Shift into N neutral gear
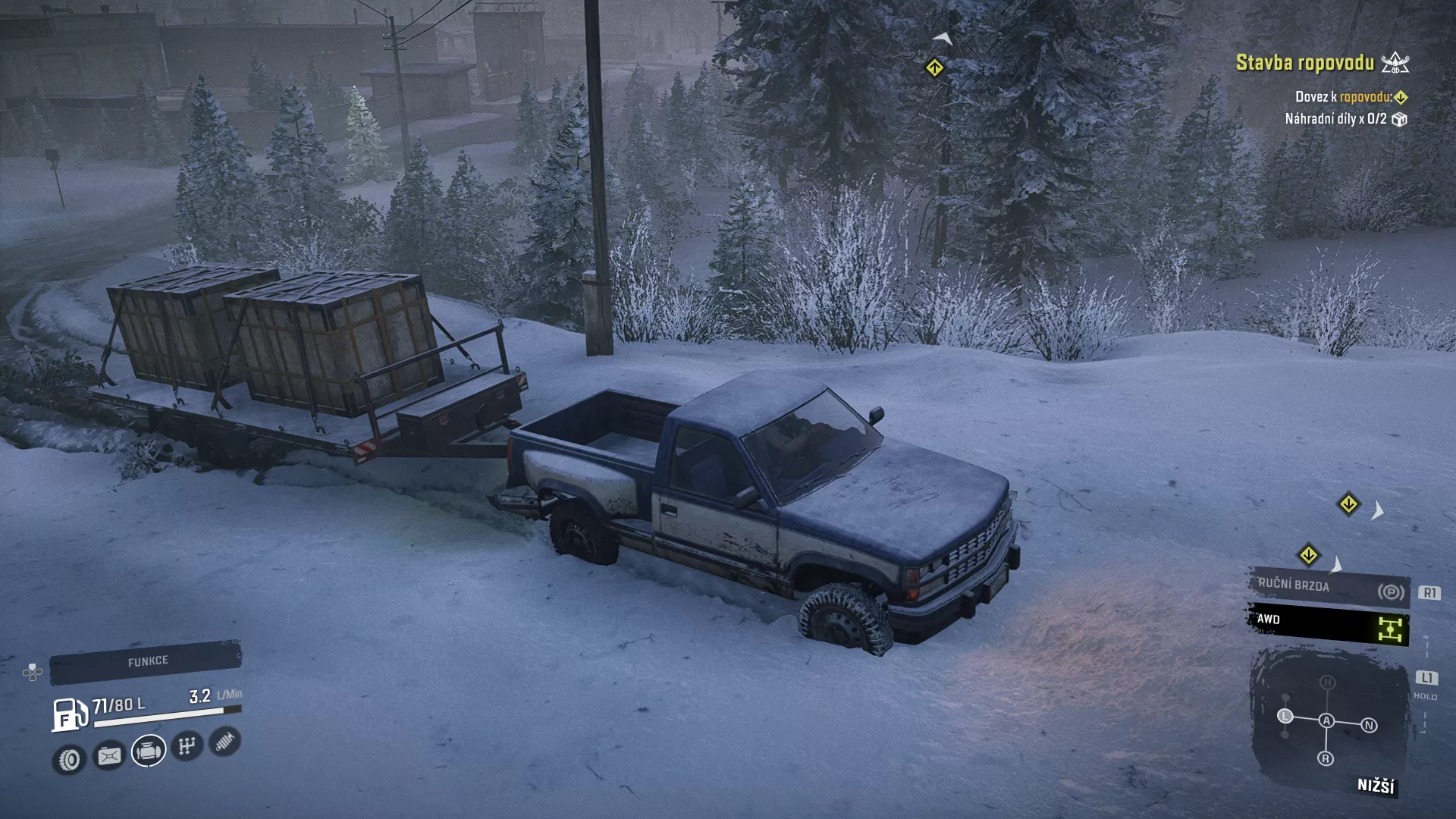 [1369, 726]
